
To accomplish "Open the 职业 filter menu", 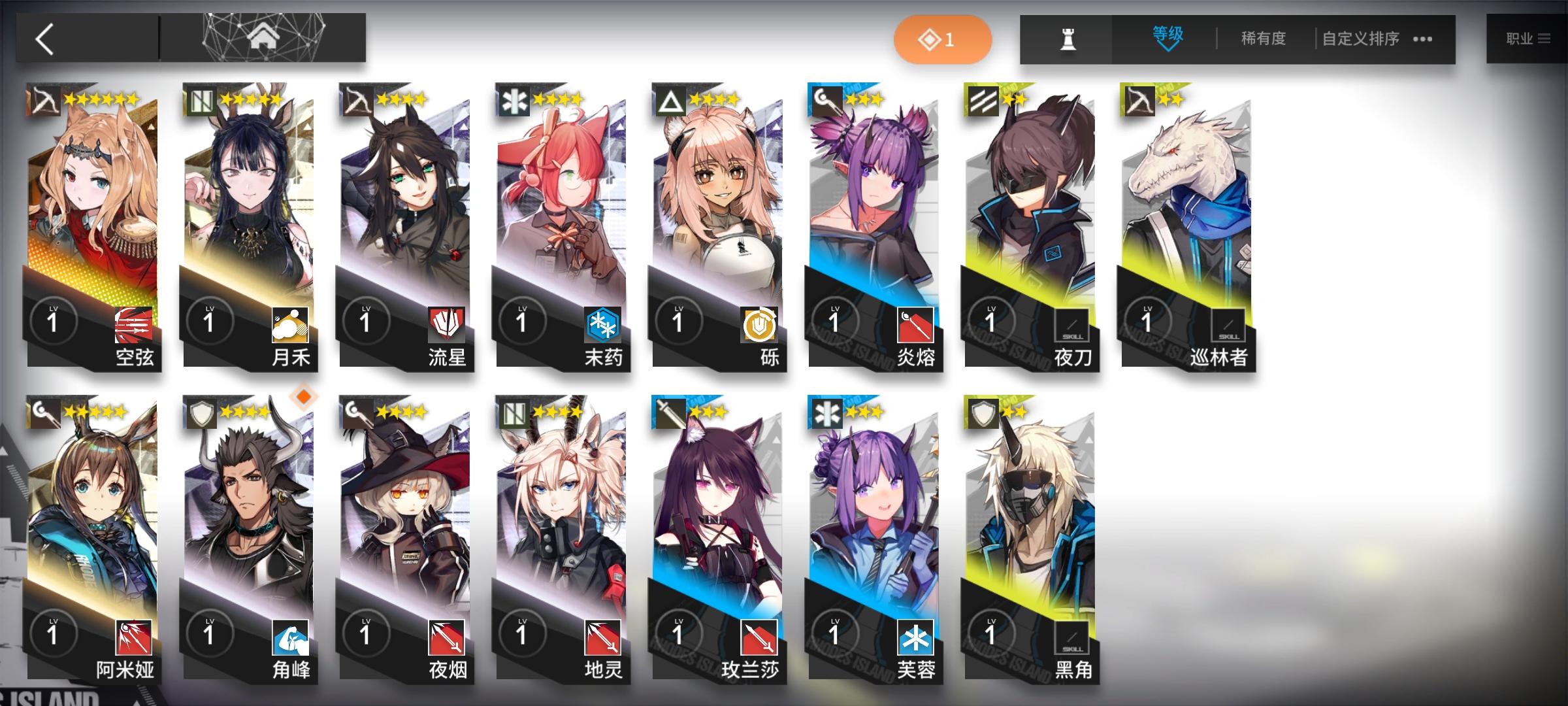I will (x=1529, y=38).
